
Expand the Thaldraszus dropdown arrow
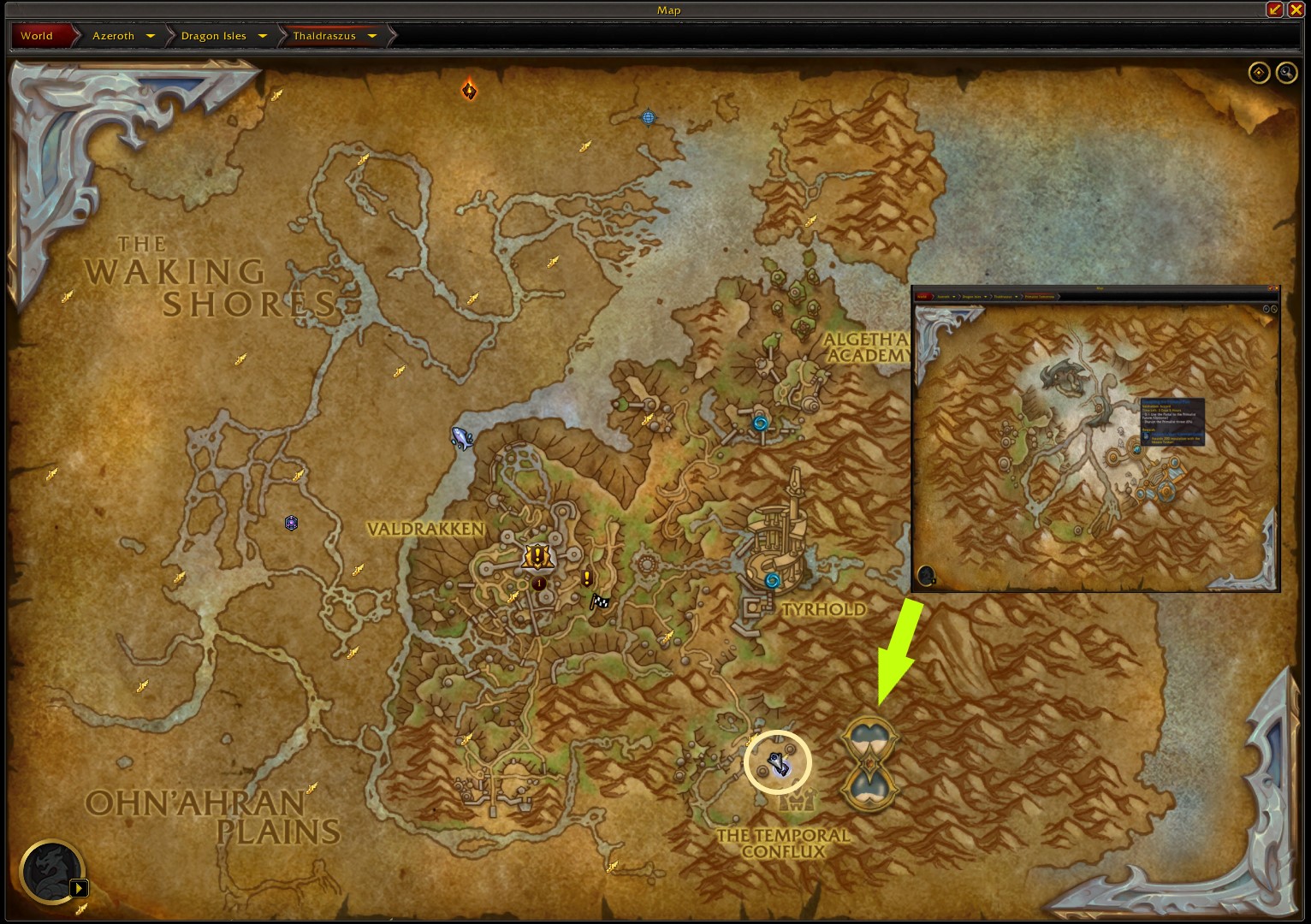coord(372,36)
